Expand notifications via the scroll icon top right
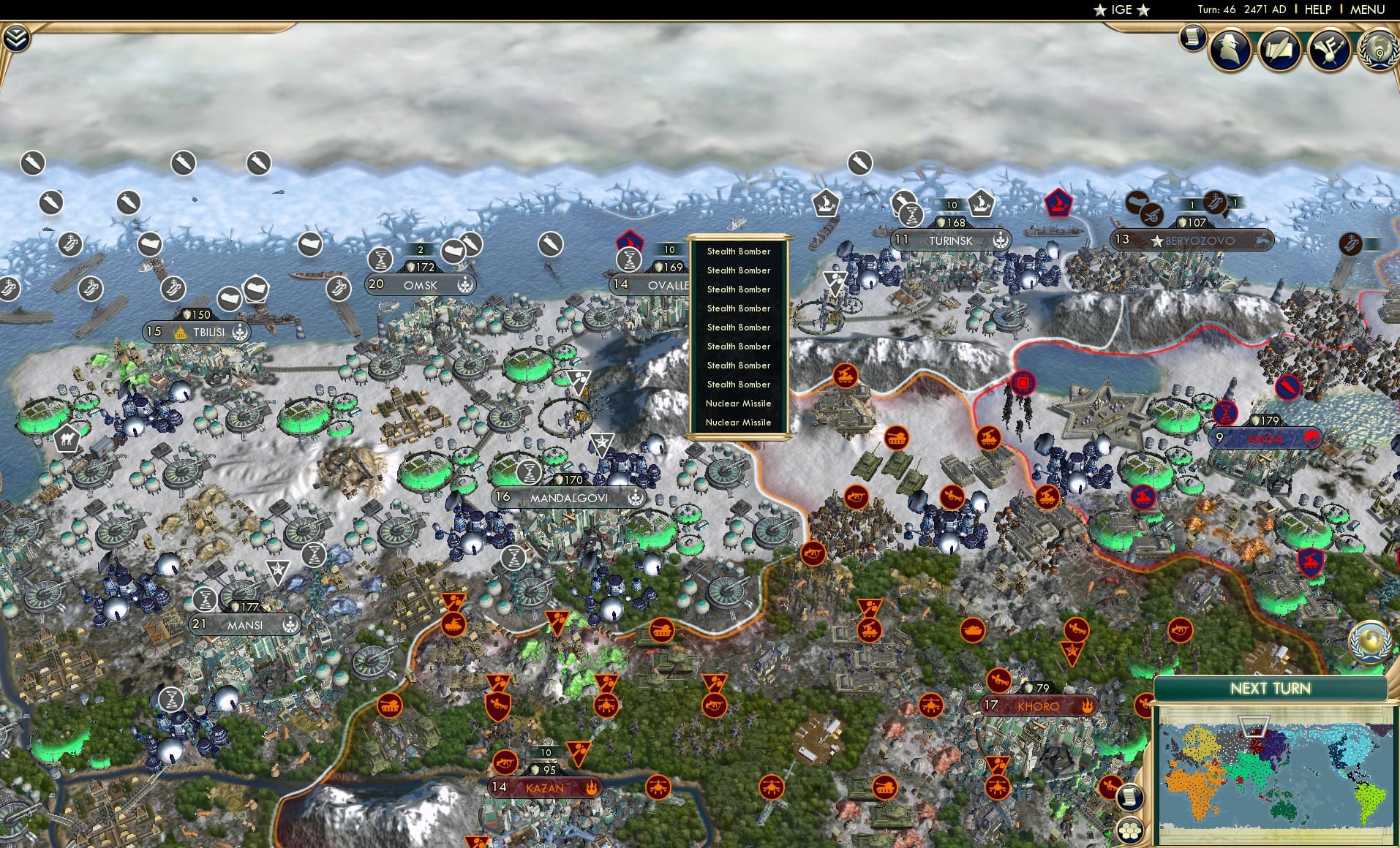The width and height of the screenshot is (1400, 848). 1191,38
